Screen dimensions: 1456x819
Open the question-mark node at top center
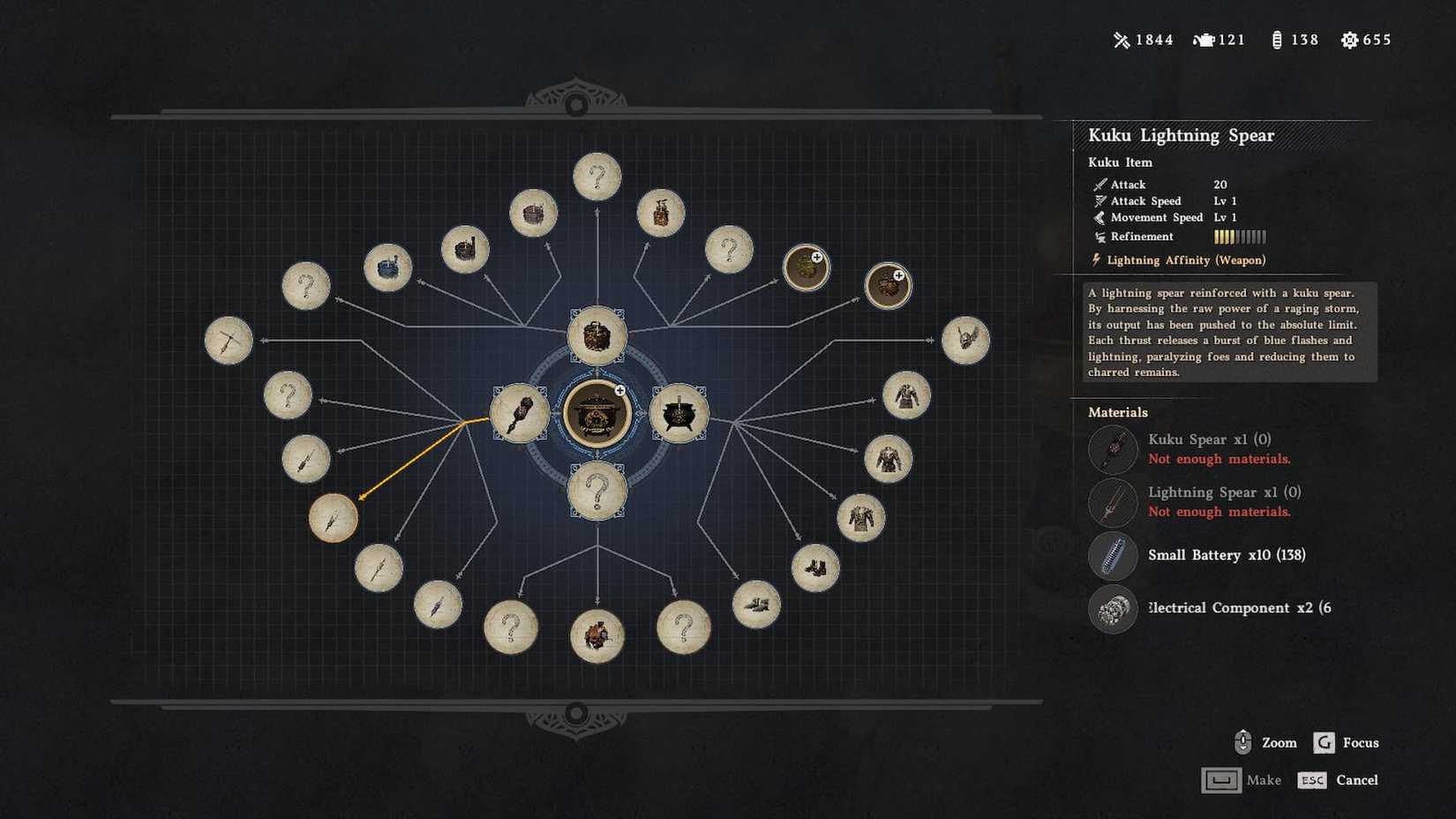click(x=597, y=177)
